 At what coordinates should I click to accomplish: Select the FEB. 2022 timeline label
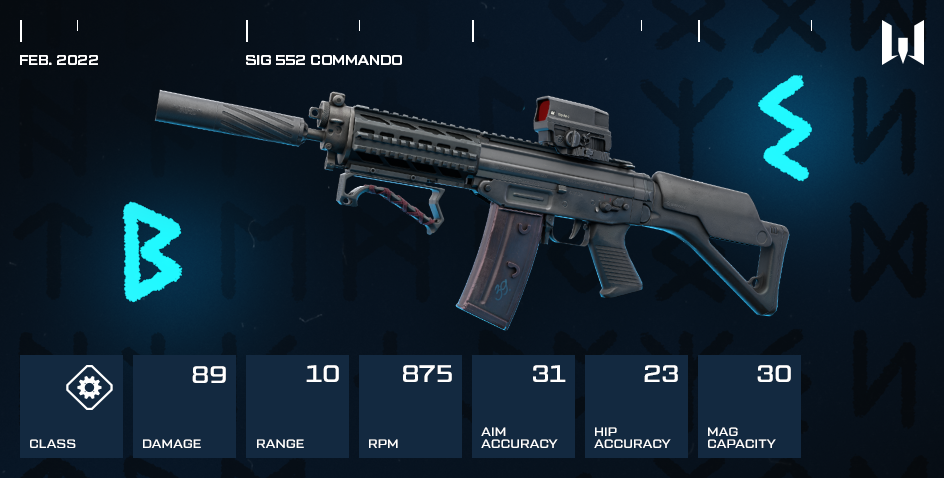pos(59,60)
